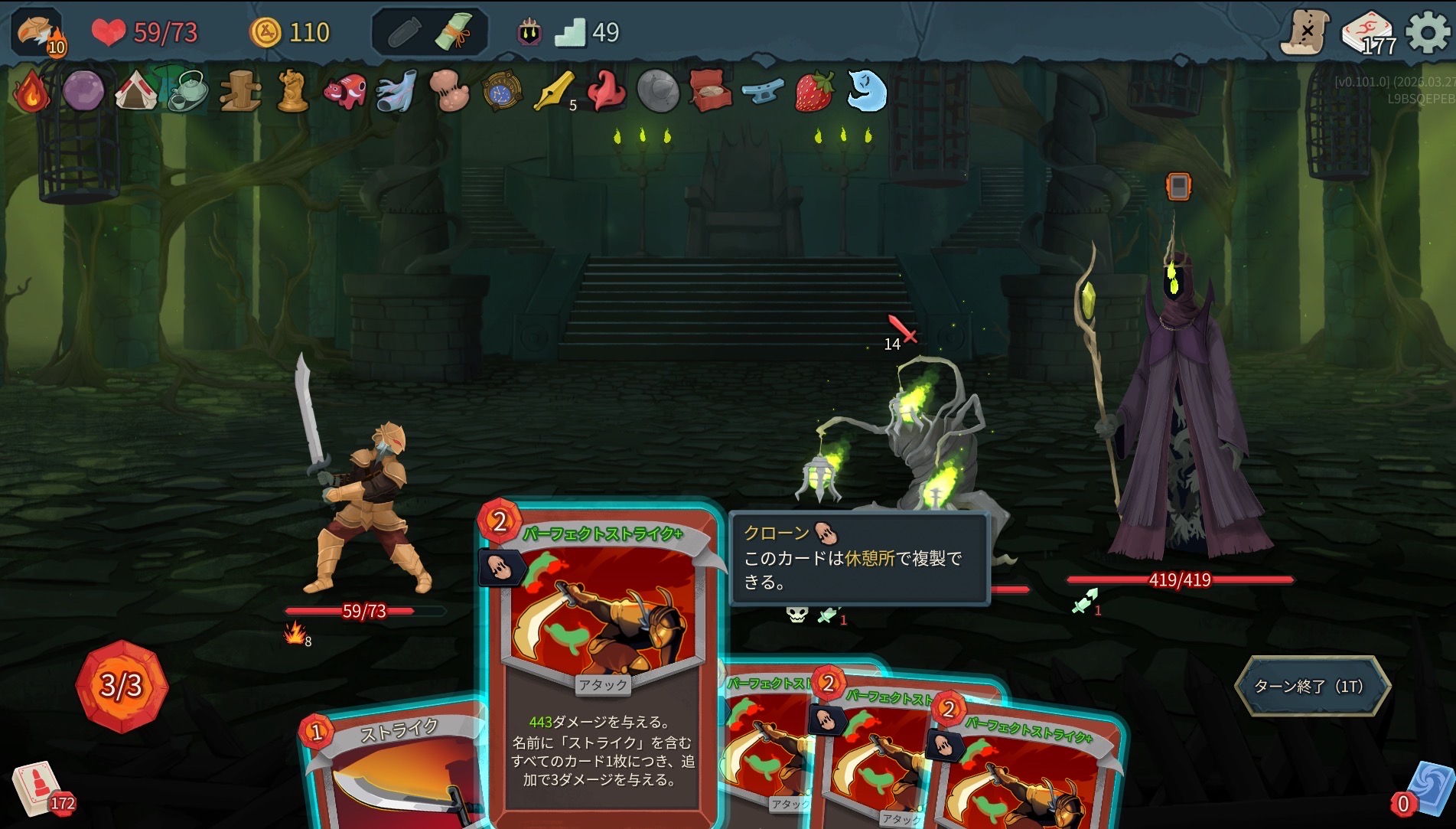
Task: Open the map scroll icon
Action: click(x=1305, y=32)
